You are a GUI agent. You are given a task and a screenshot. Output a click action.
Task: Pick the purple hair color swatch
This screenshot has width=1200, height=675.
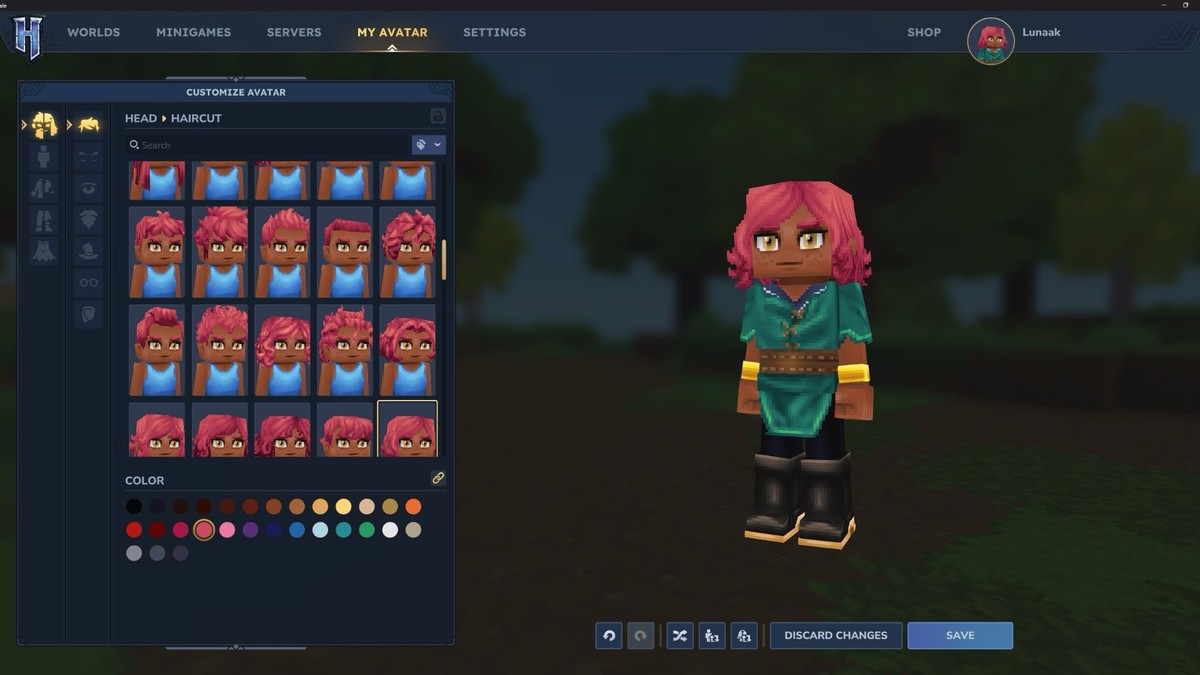(x=250, y=530)
